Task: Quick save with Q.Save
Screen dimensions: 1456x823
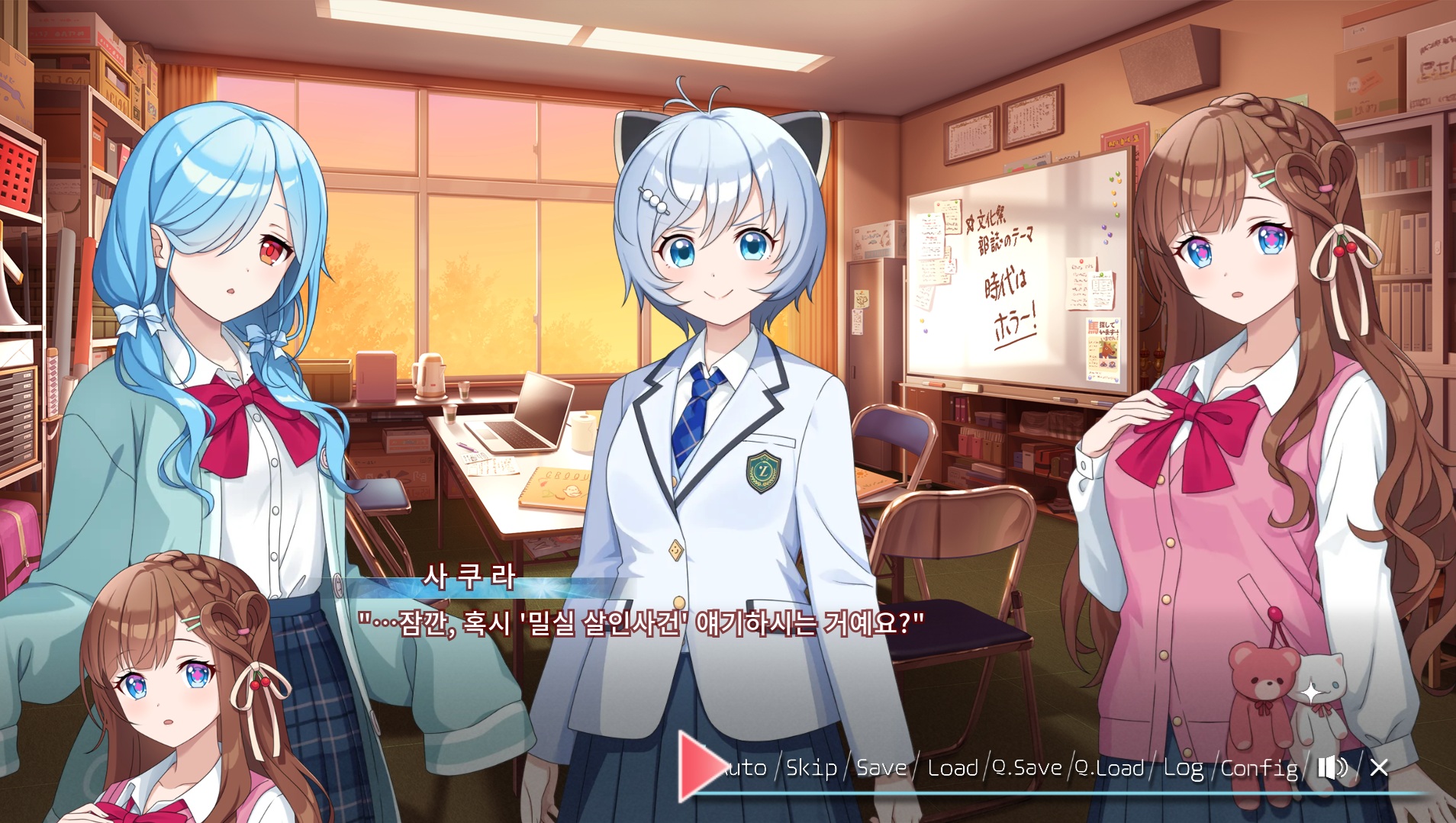Action: pos(1027,767)
